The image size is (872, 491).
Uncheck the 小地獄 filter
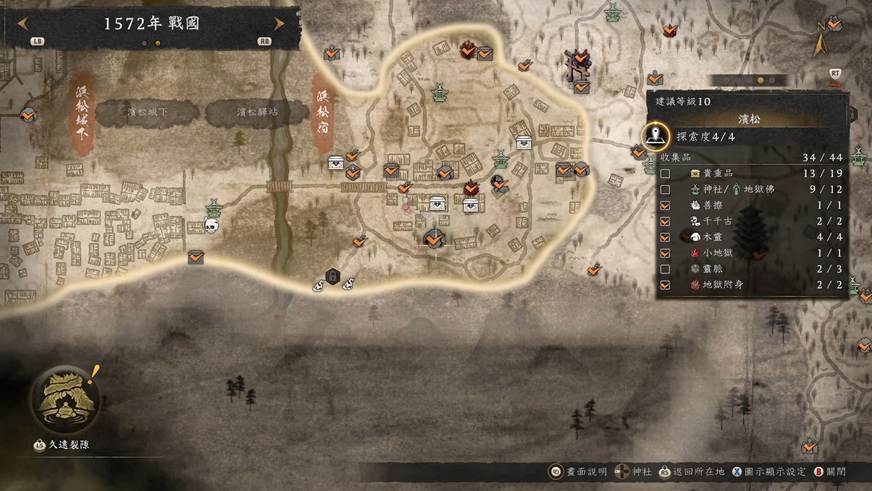666,254
